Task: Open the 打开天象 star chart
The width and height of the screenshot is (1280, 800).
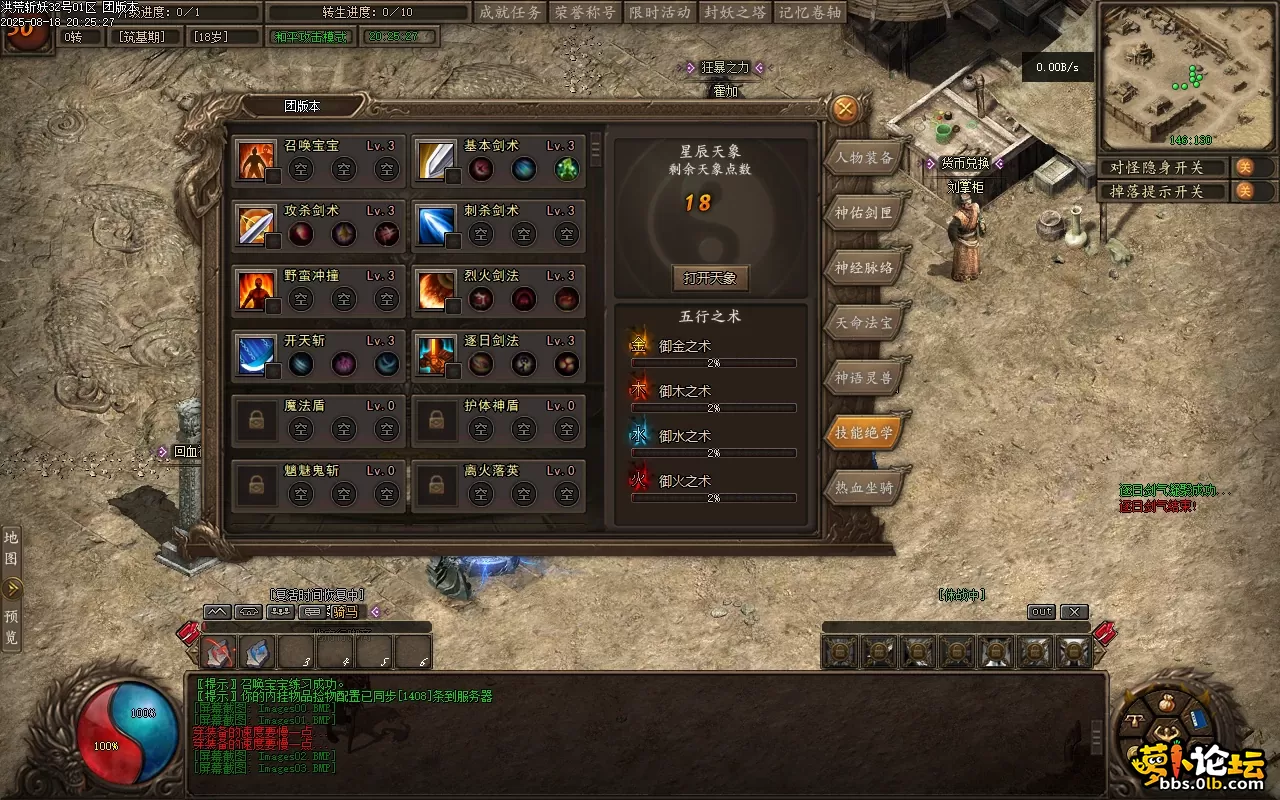Action: pos(710,277)
